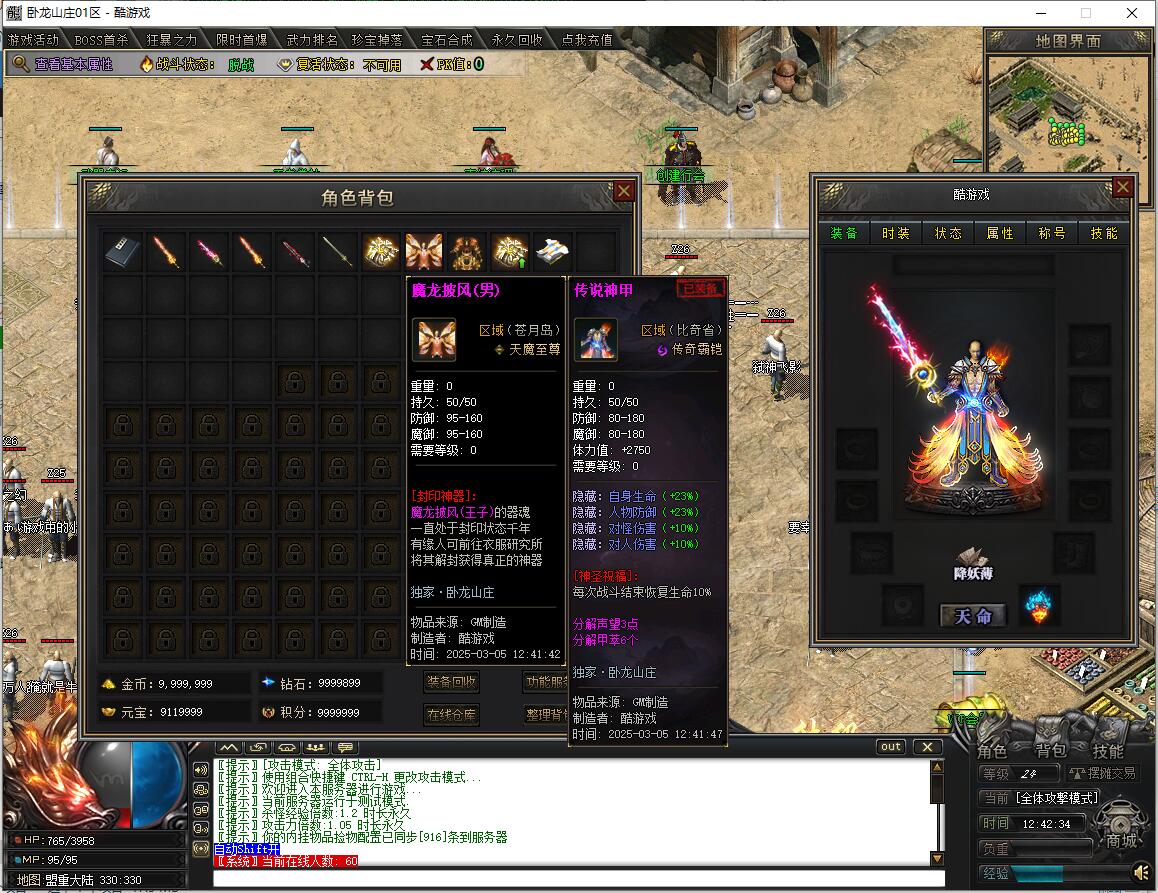Open 点我充值 recharge menu

[x=586, y=40]
